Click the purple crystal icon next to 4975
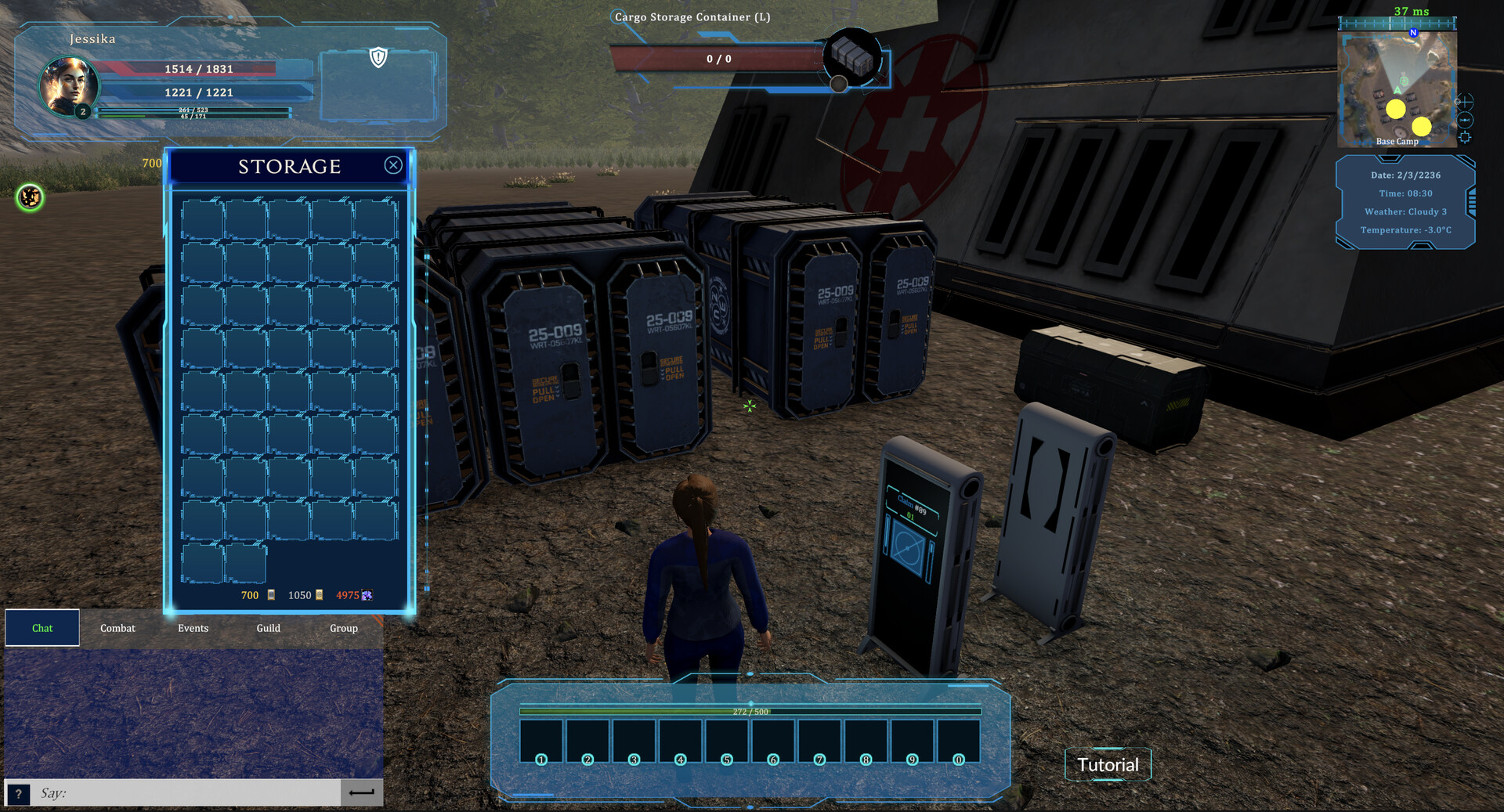This screenshot has height=812, width=1504. point(367,595)
